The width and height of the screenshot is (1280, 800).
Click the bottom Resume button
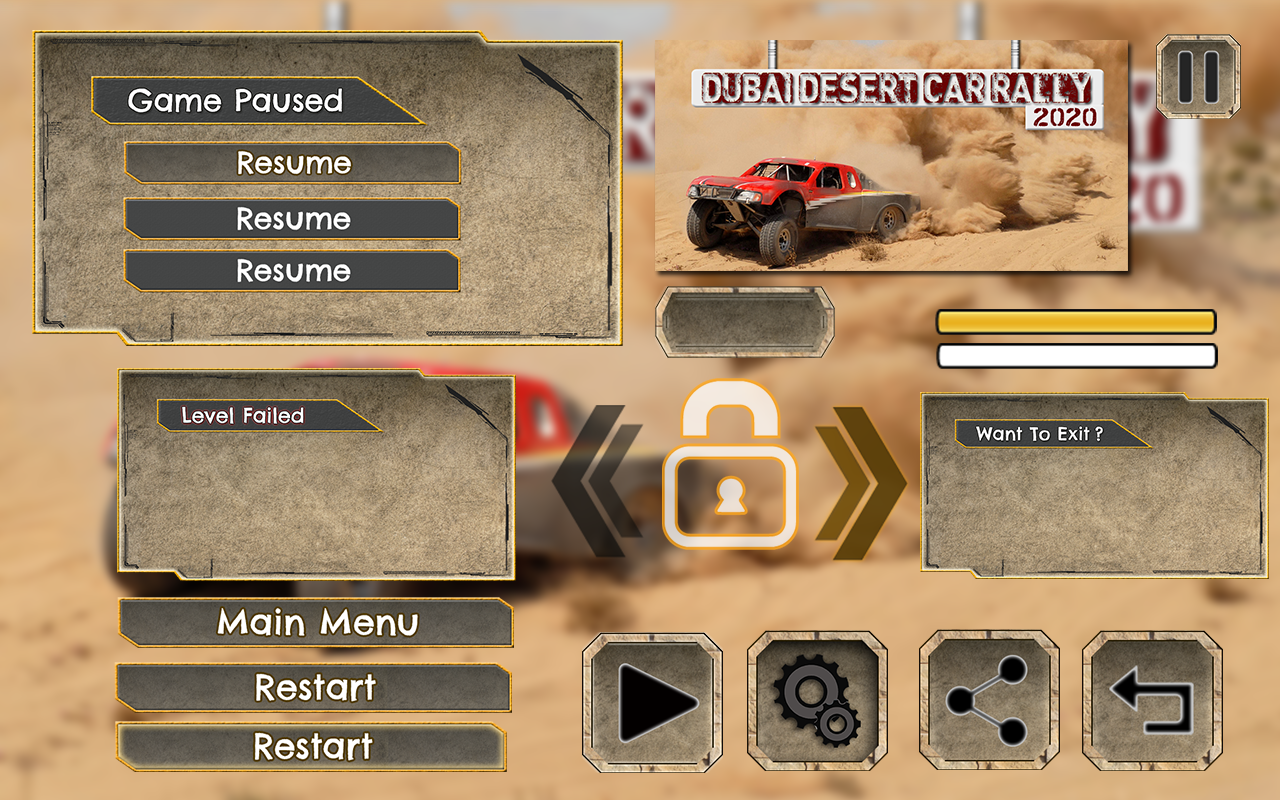tap(291, 271)
